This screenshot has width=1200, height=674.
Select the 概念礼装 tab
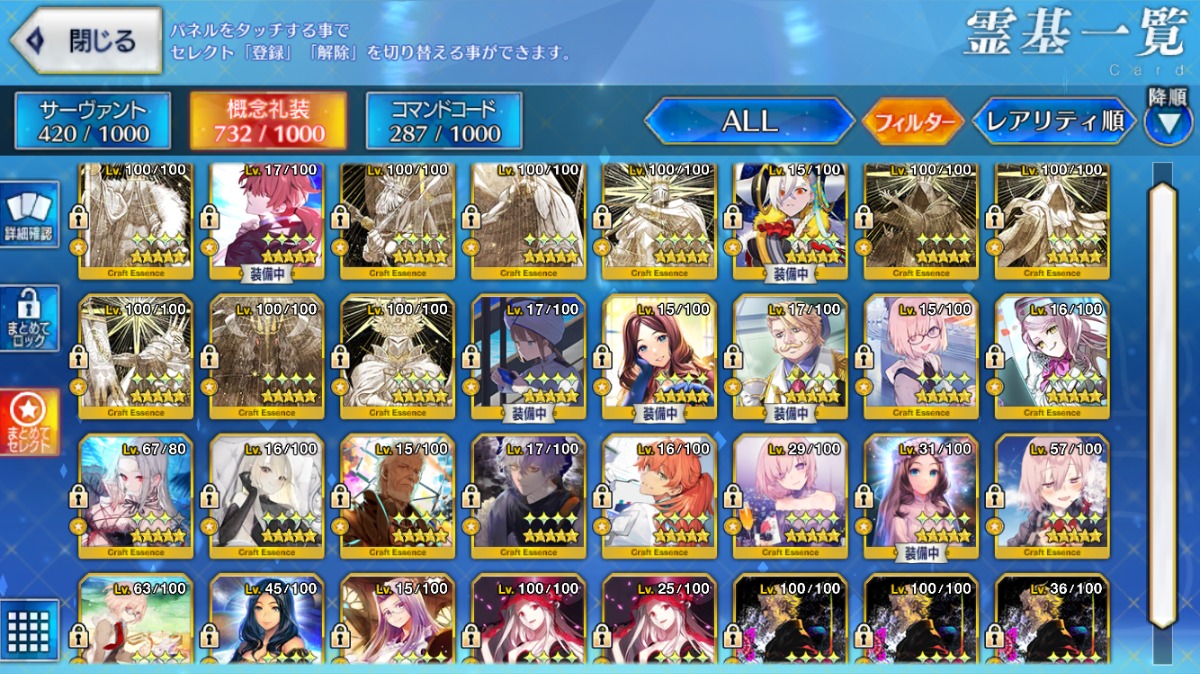(268, 121)
